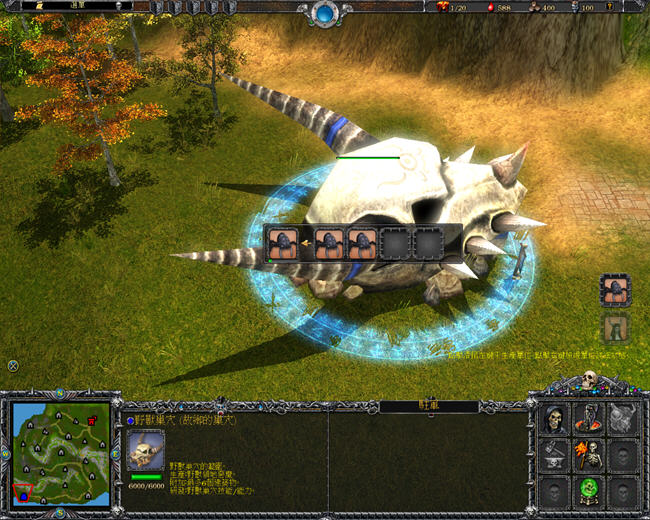
Task: Cancel the unit currently being trained in queue
Action: pos(281,244)
